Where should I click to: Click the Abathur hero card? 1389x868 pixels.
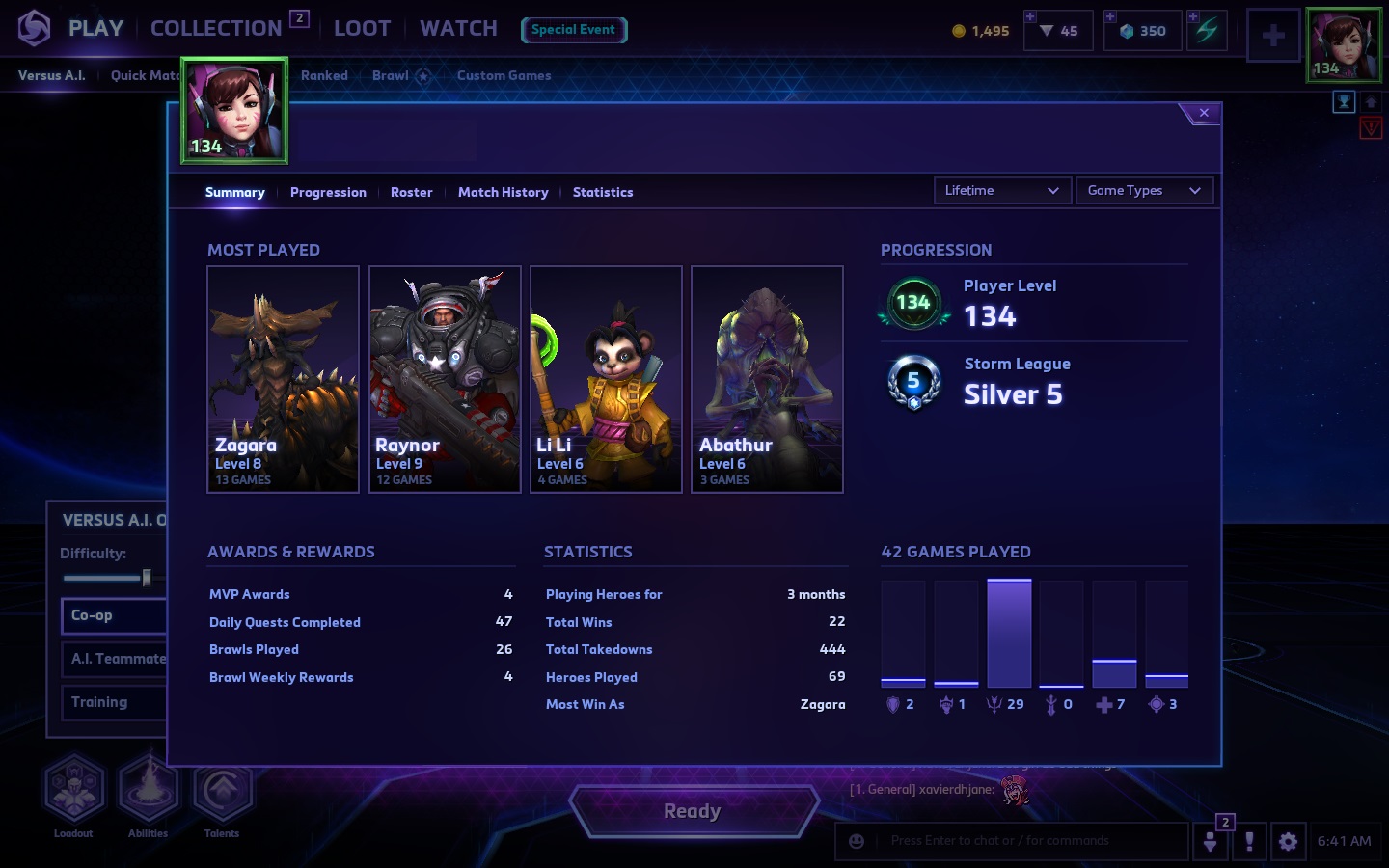(767, 379)
